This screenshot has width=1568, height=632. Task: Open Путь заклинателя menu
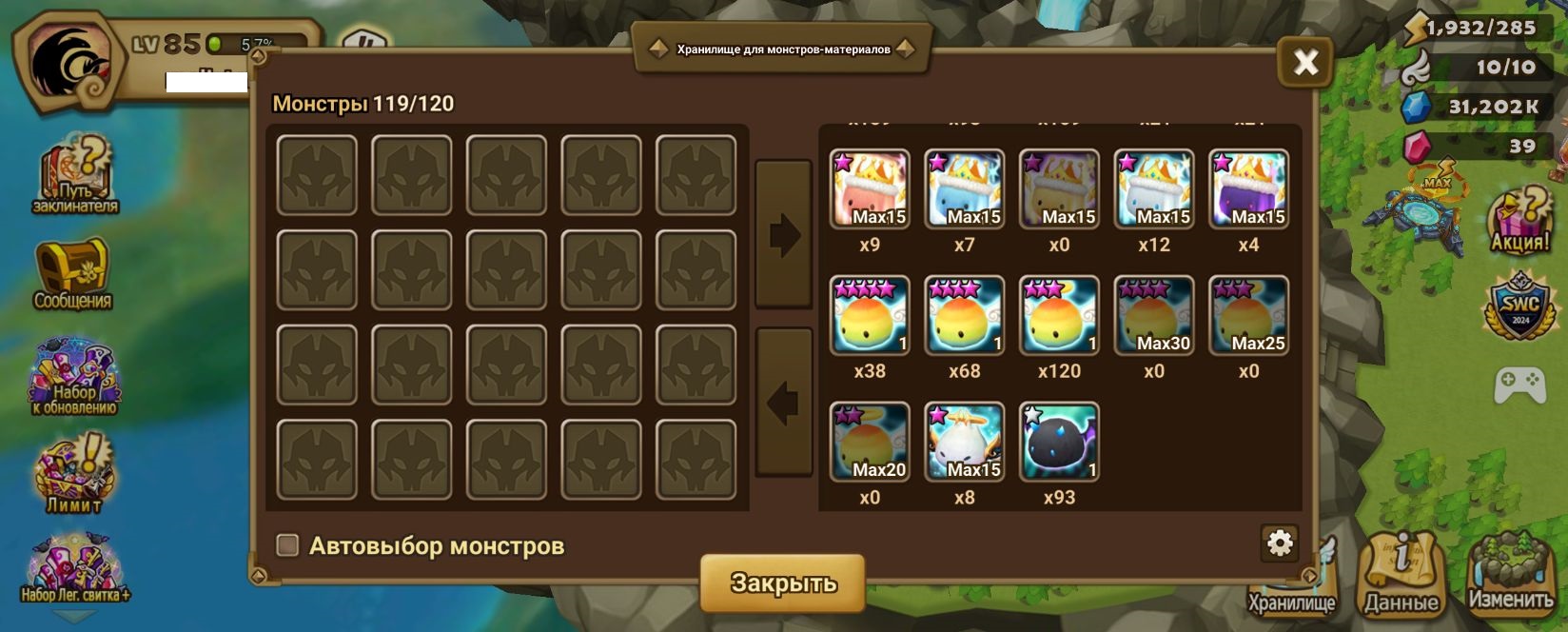(x=74, y=176)
